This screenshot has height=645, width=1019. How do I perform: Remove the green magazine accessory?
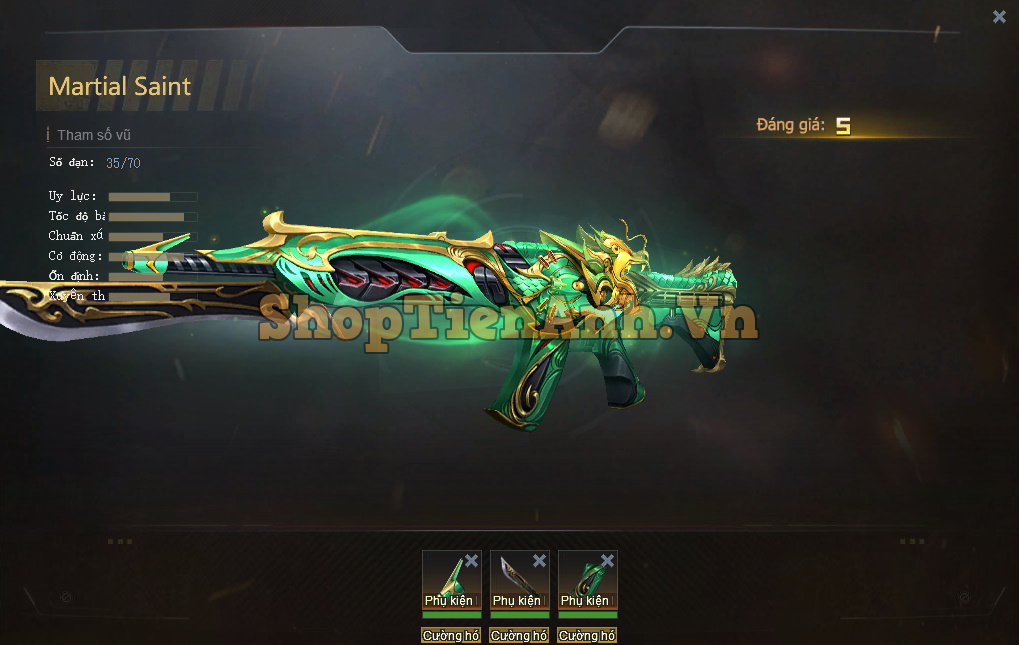(607, 561)
